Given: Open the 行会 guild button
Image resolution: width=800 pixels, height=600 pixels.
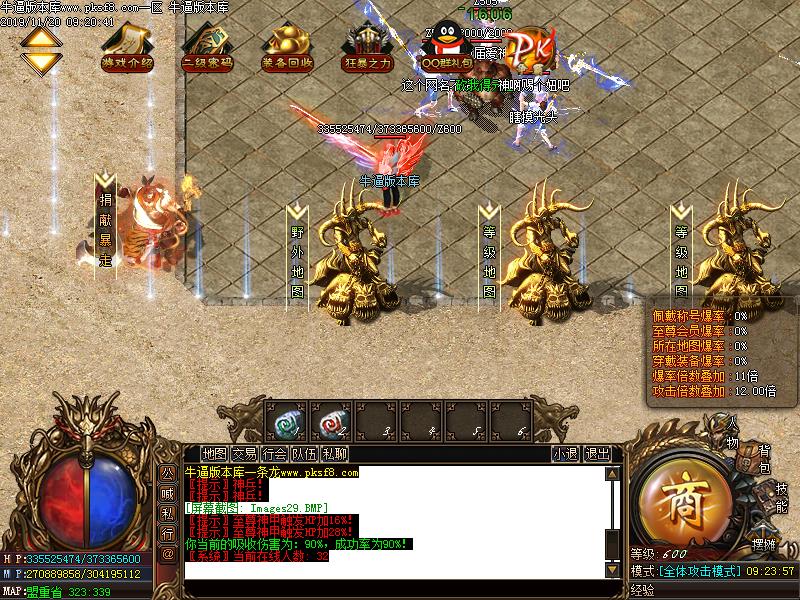Looking at the screenshot, I should point(275,453).
